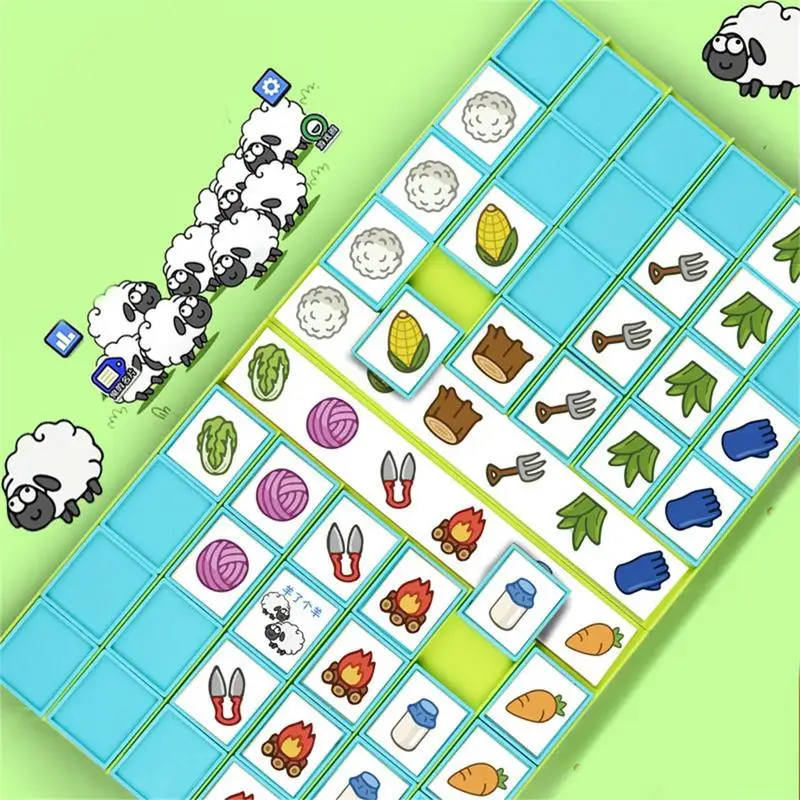800x800 pixels.
Task: Select the tile showing two sheep with text
Action: tap(278, 615)
